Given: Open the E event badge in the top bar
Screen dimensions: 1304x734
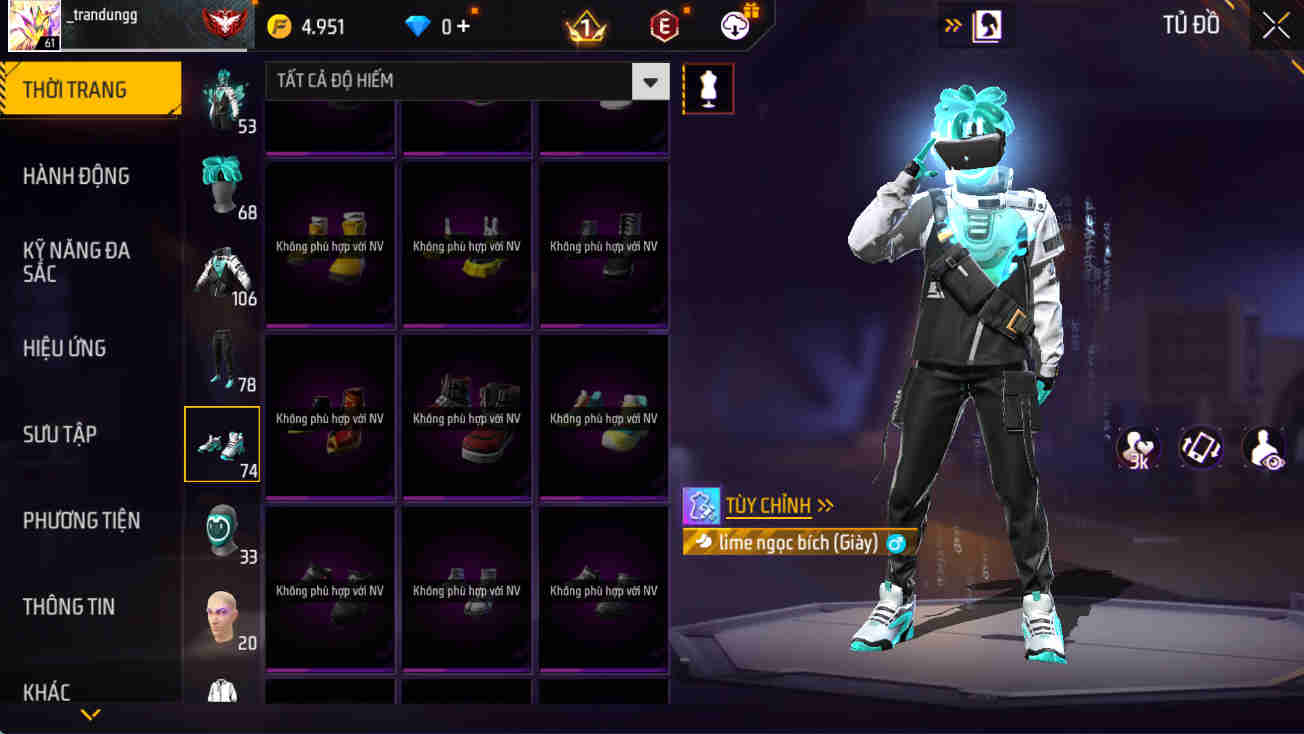Looking at the screenshot, I should [663, 25].
